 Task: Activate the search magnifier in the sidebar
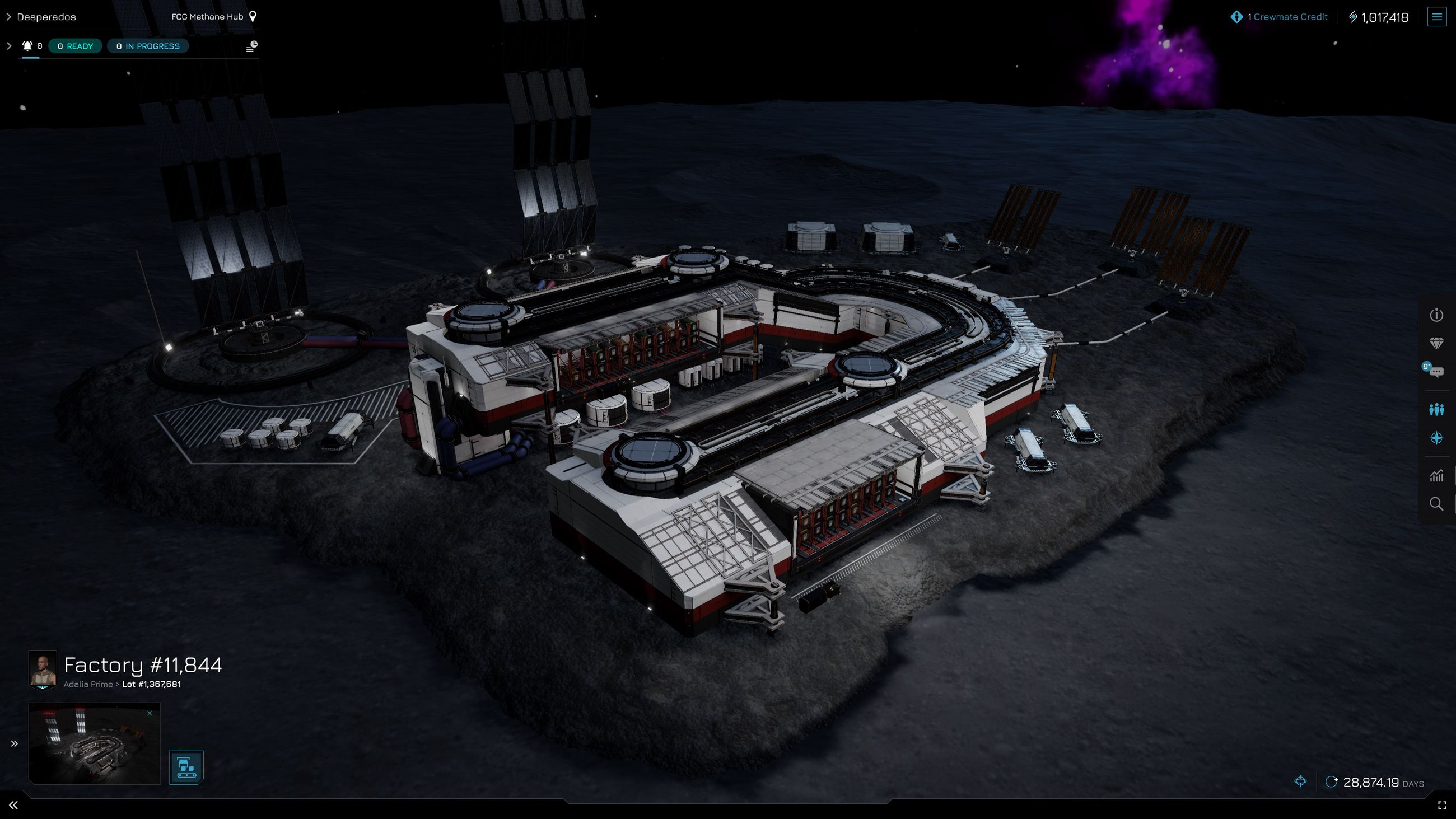click(x=1438, y=504)
